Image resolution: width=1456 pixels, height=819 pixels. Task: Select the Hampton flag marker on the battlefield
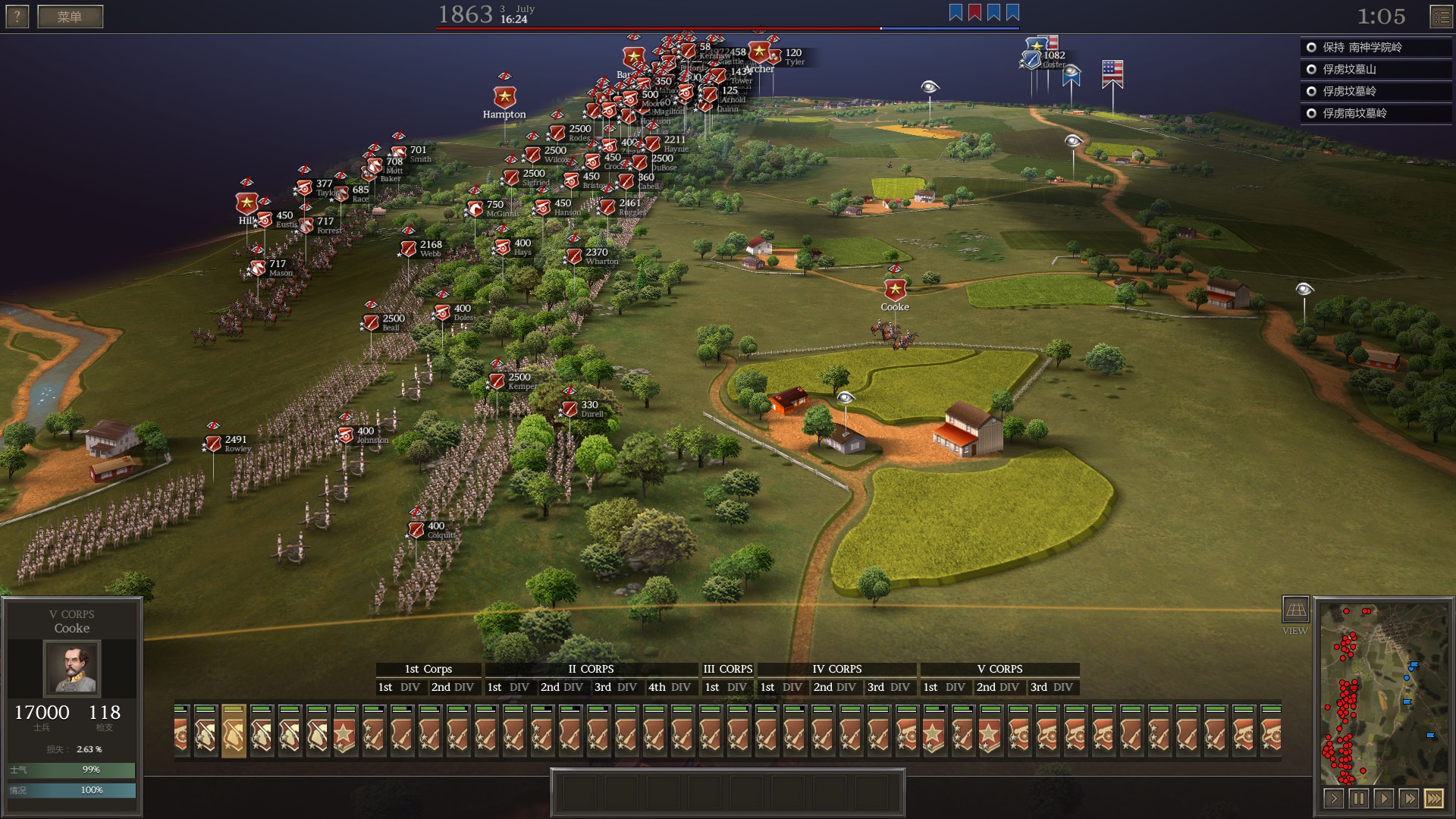tap(504, 97)
